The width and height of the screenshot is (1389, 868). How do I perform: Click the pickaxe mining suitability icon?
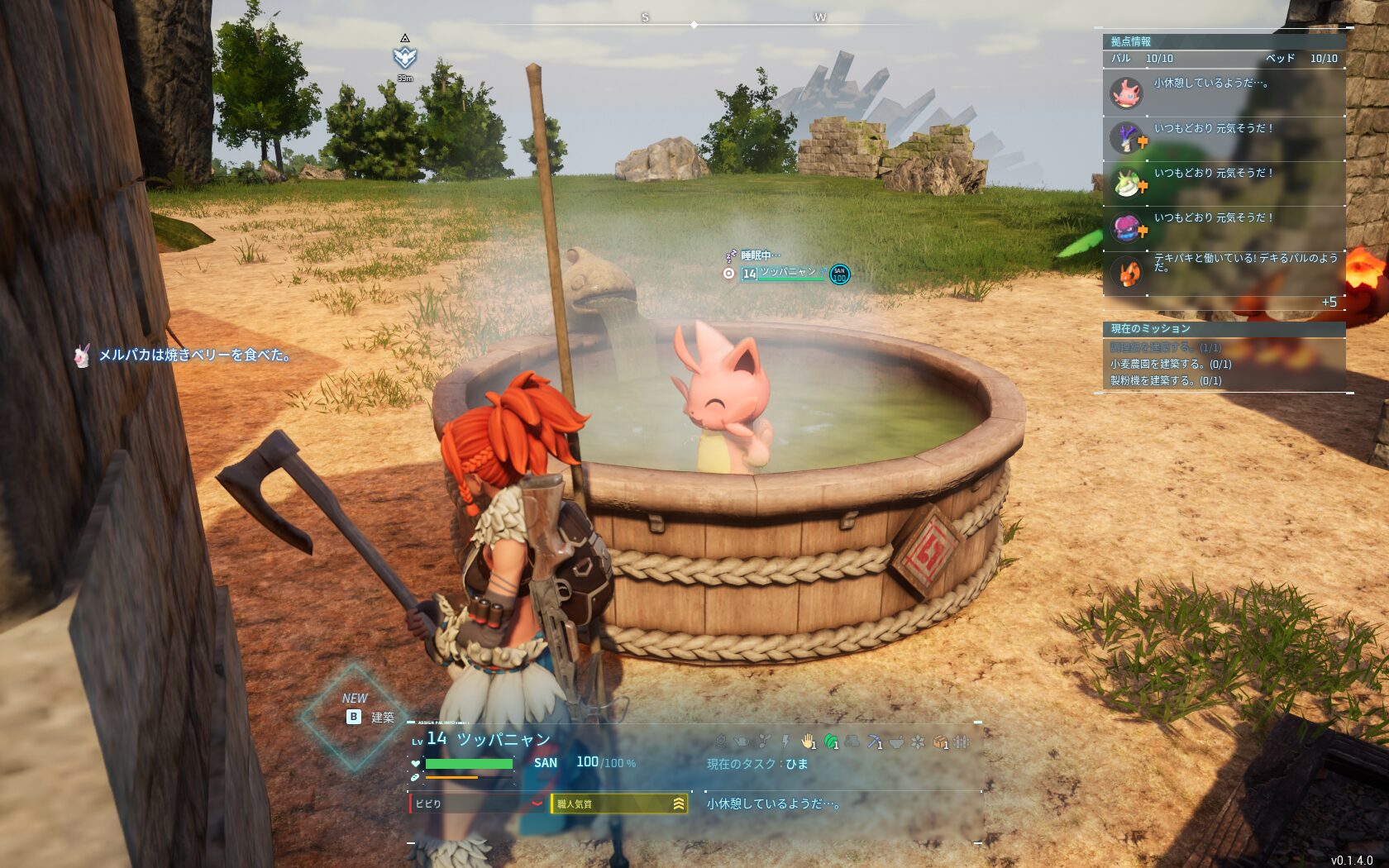[x=875, y=742]
